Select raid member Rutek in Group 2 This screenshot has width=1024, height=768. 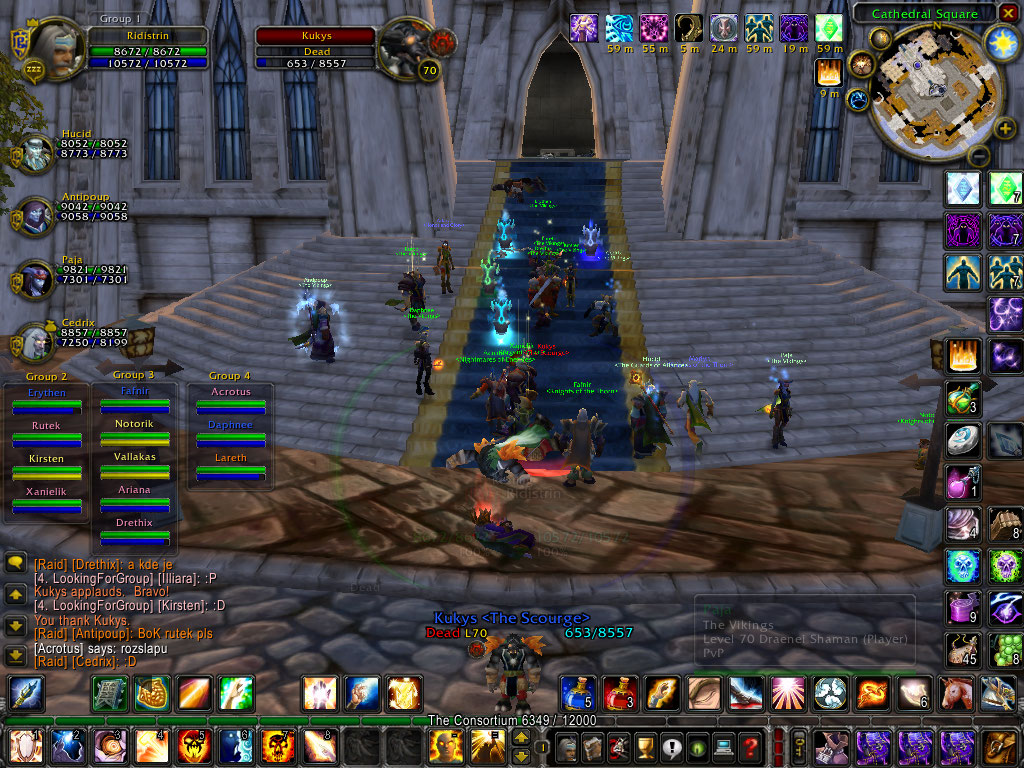click(46, 433)
